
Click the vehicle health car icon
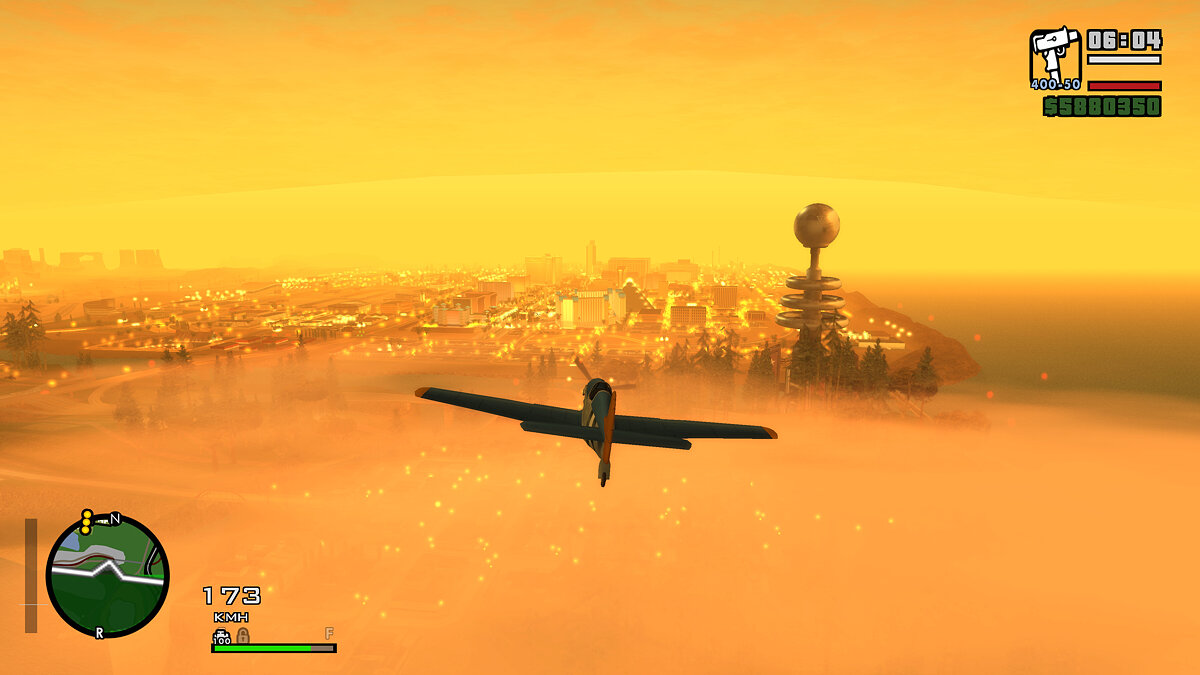point(222,635)
